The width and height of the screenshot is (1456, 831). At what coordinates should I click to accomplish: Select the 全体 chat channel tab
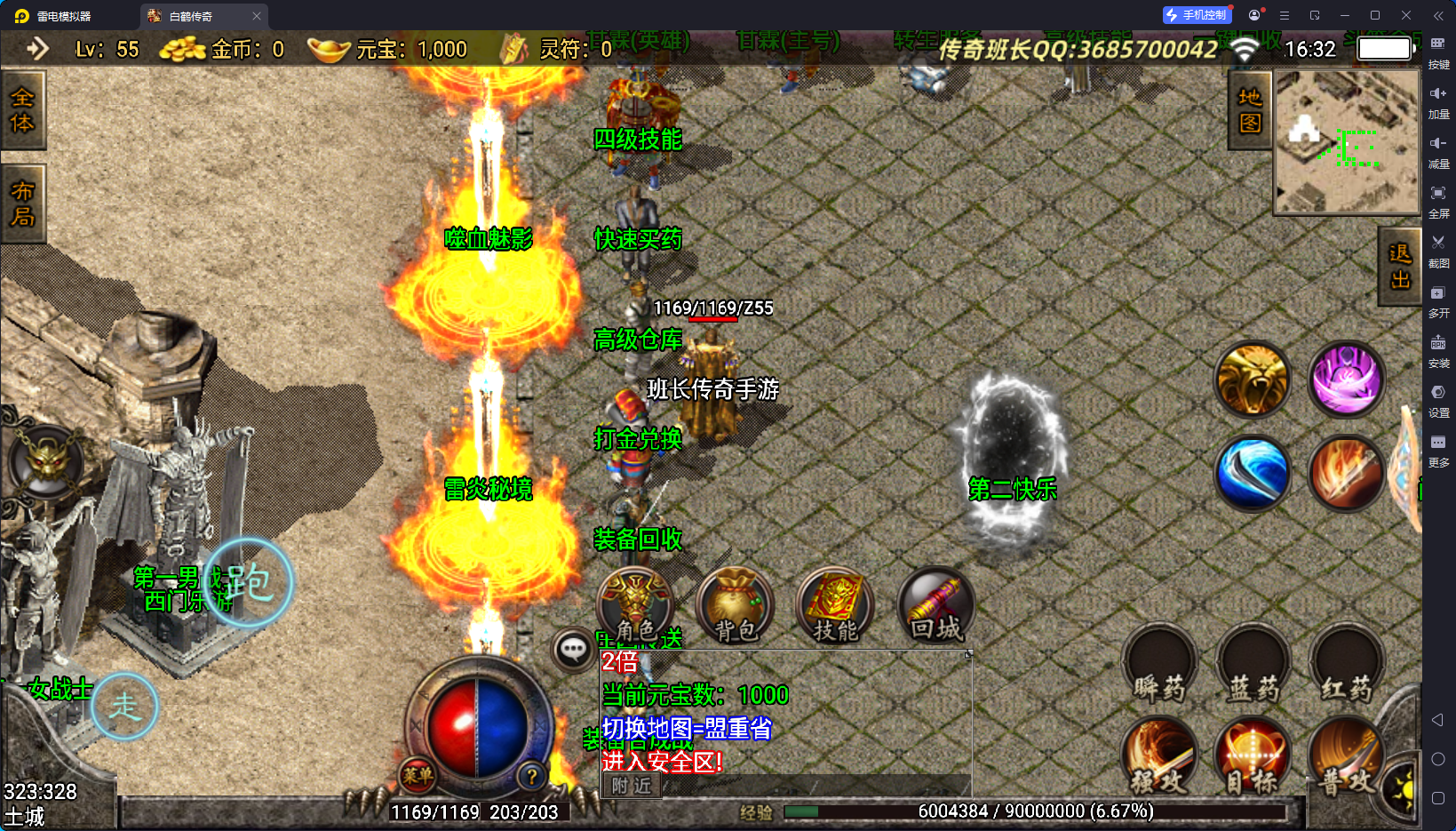(22, 110)
